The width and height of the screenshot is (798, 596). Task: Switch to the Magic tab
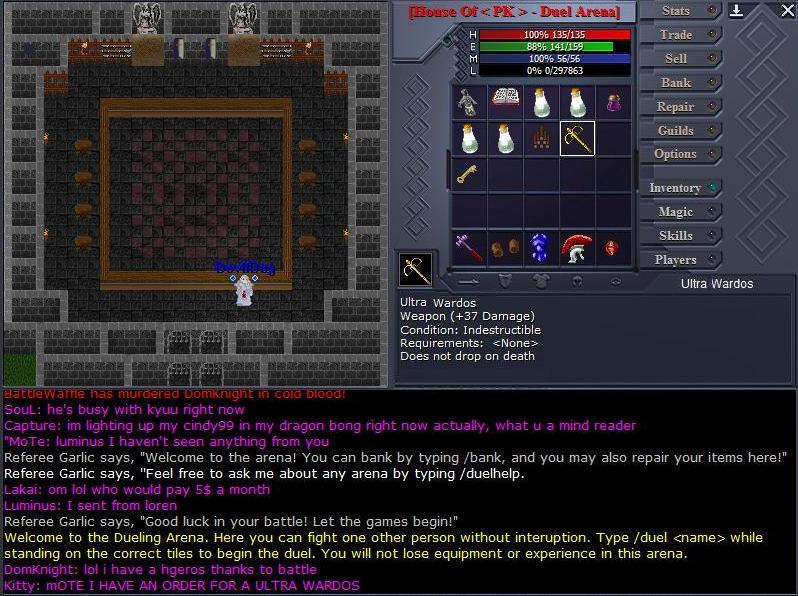tap(677, 212)
